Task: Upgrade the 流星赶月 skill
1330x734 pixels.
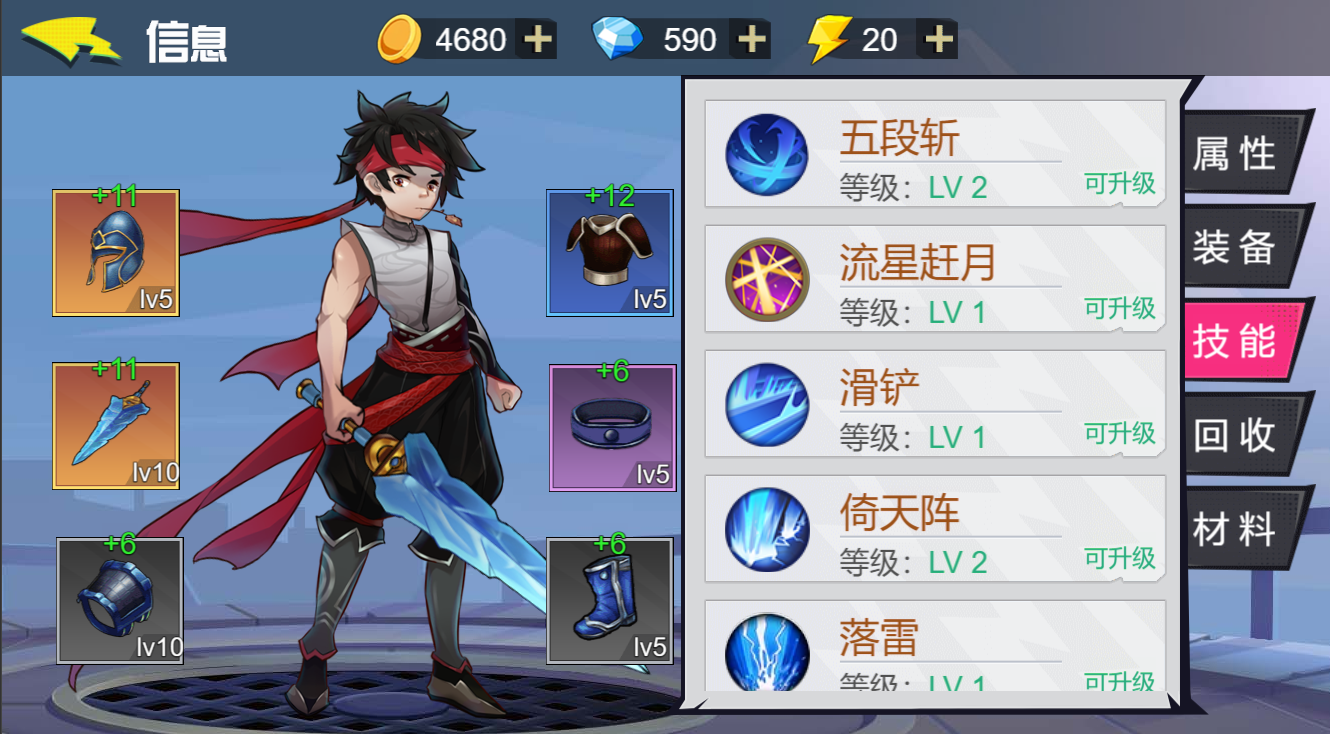Action: [x=1119, y=308]
